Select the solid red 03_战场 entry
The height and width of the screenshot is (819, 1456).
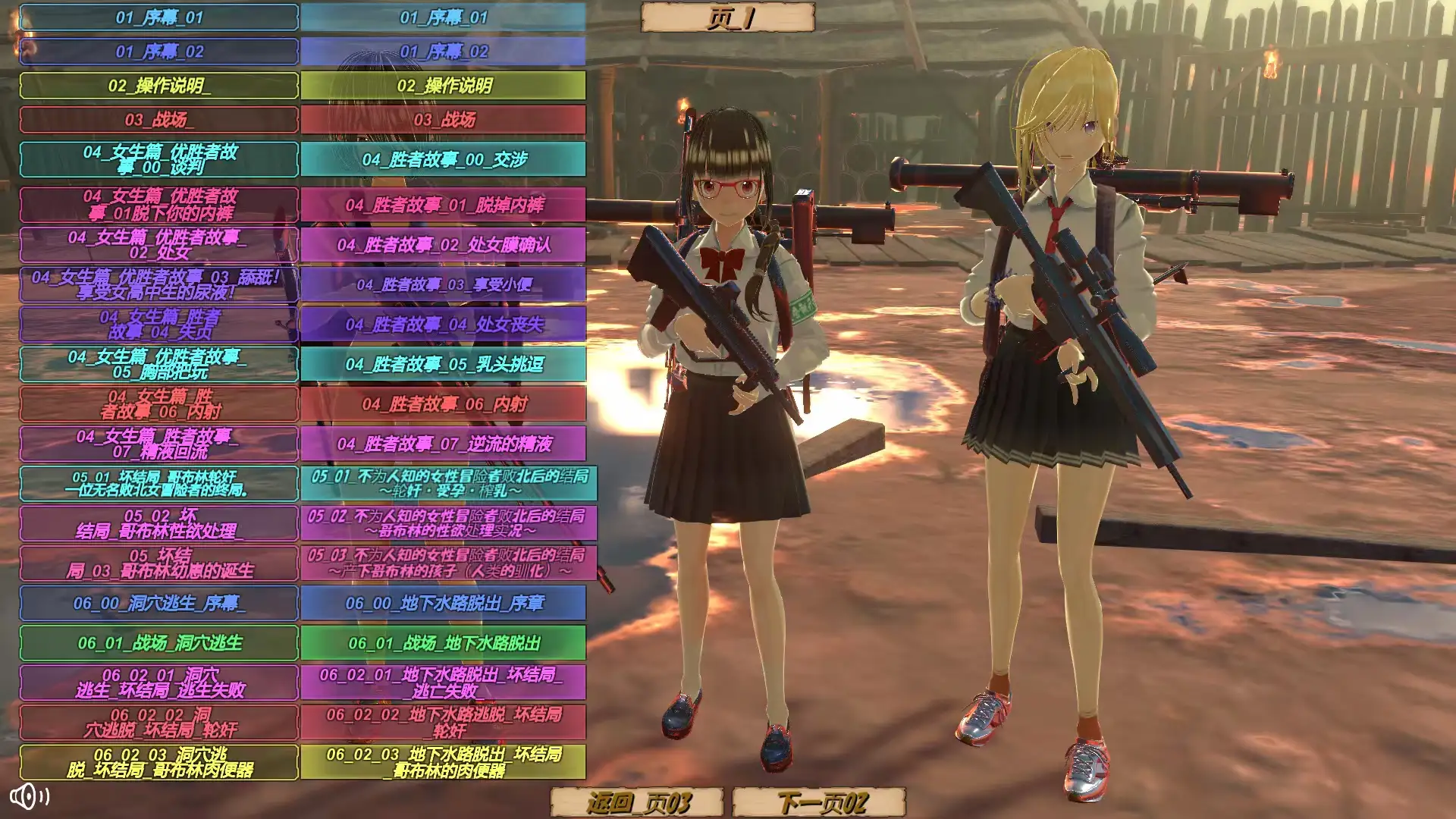[444, 120]
